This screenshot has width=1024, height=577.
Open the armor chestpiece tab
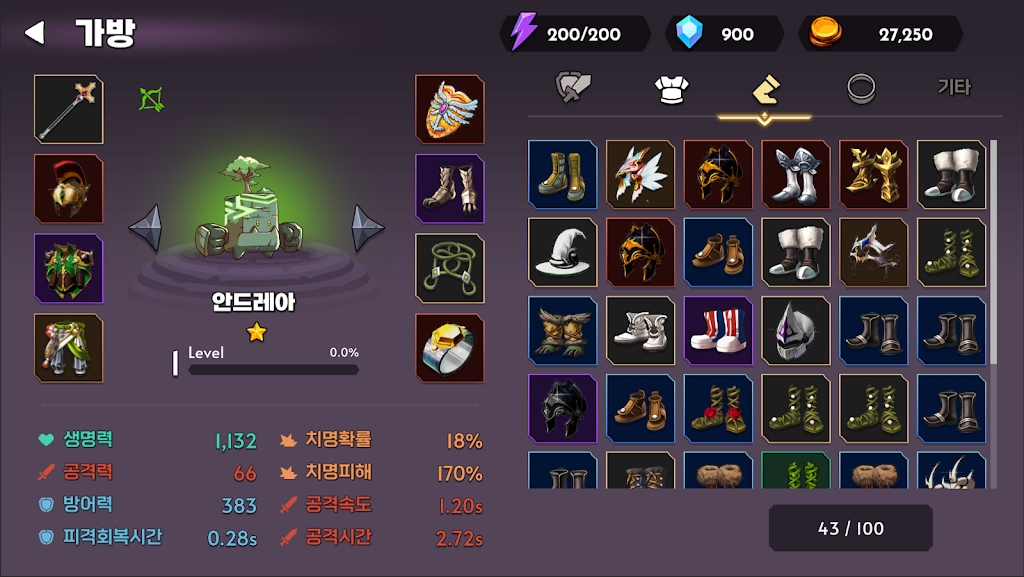point(670,88)
